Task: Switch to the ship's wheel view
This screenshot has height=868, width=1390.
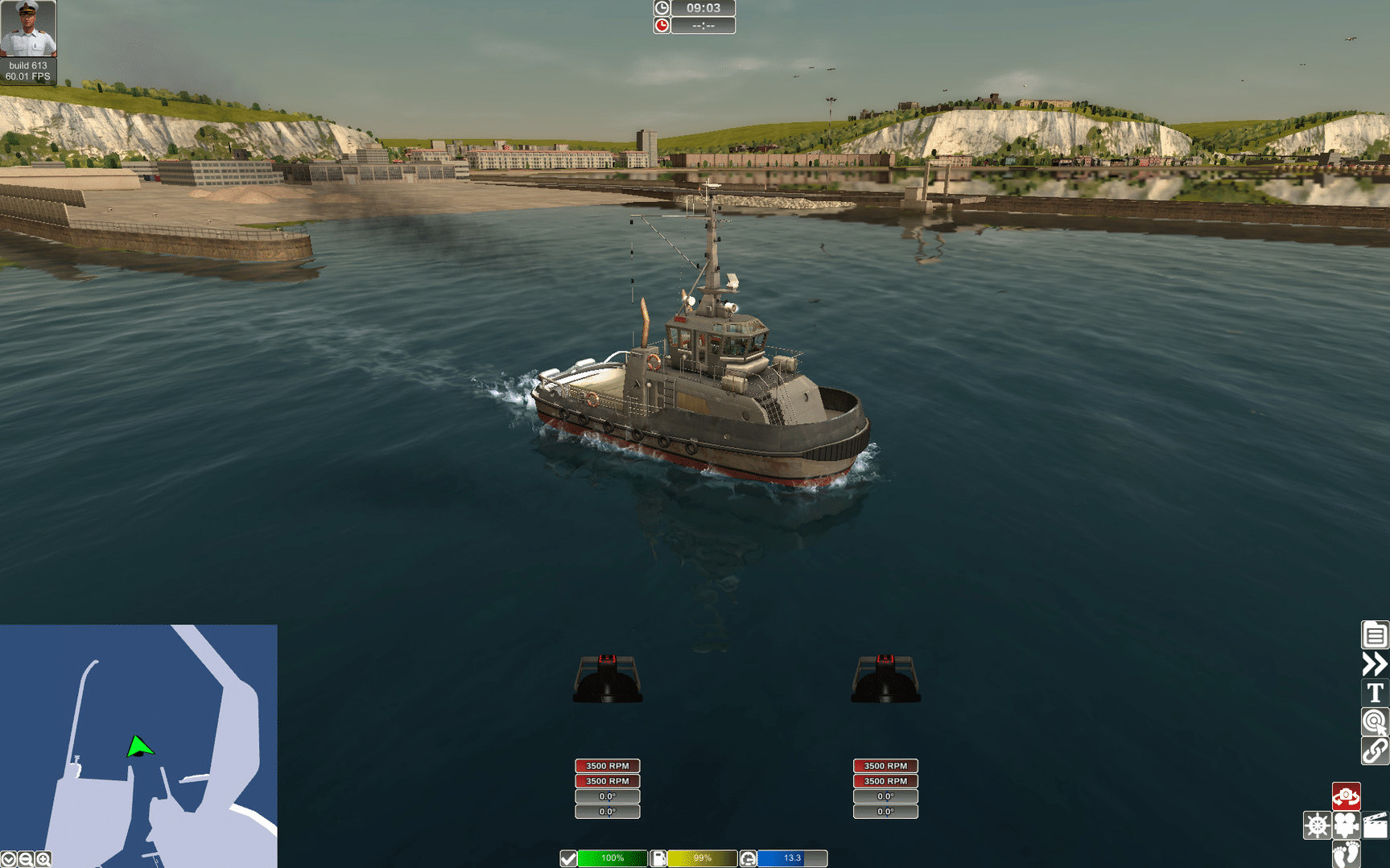Action: 1317,825
